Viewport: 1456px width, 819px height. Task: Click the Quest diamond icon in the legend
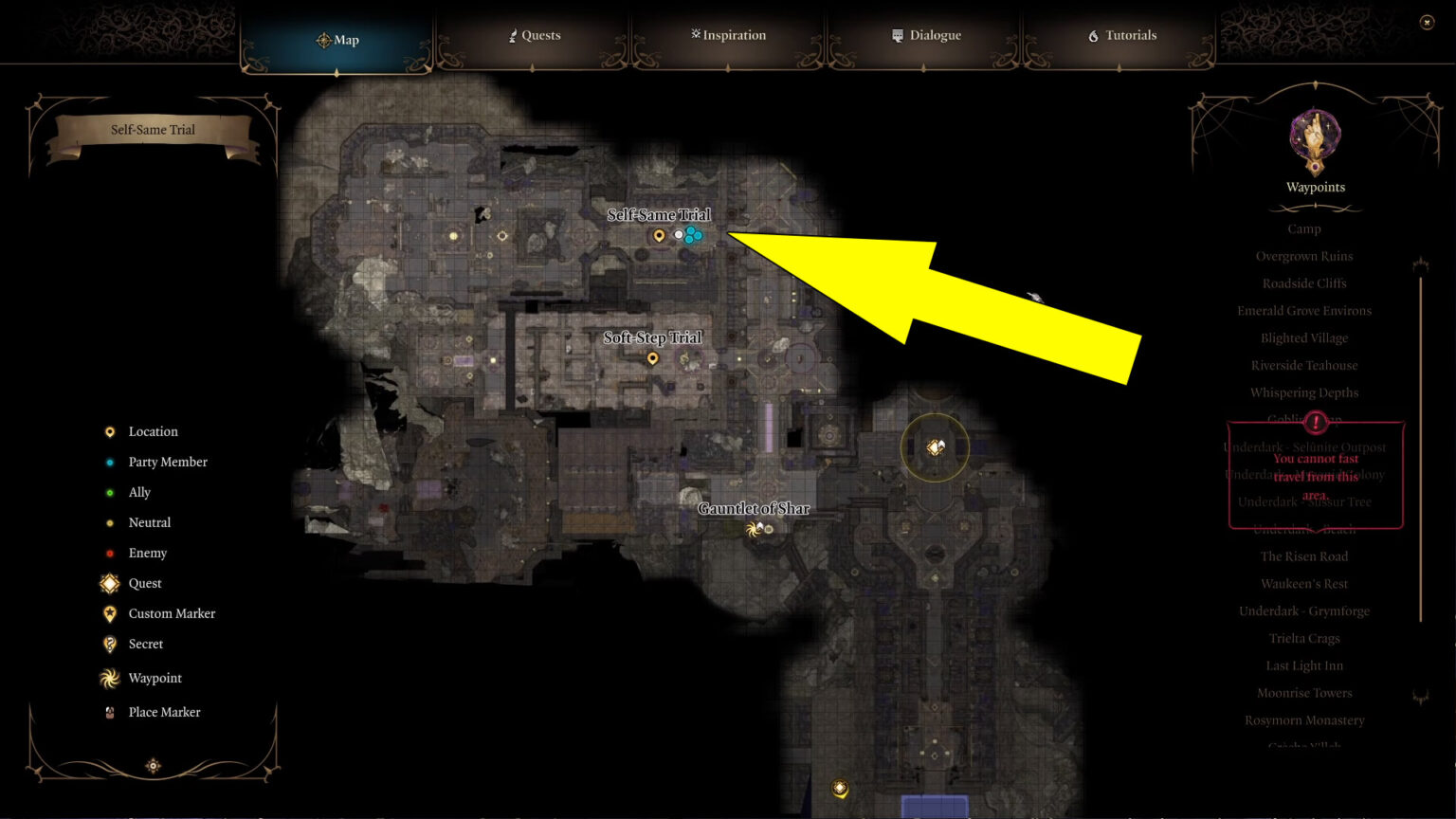pyautogui.click(x=109, y=583)
